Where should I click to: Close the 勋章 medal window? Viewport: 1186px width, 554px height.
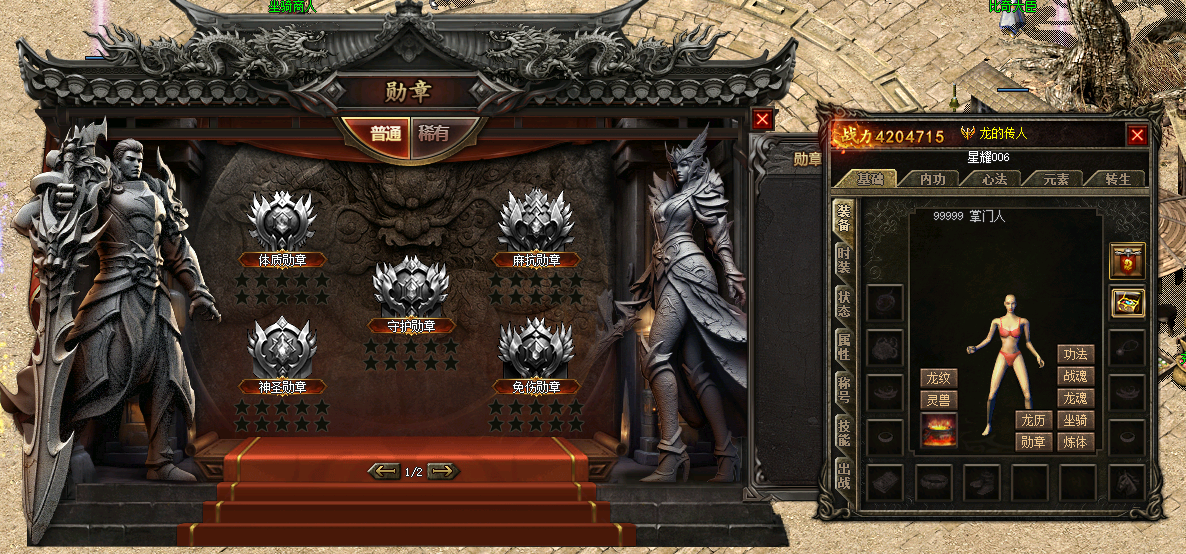(763, 120)
